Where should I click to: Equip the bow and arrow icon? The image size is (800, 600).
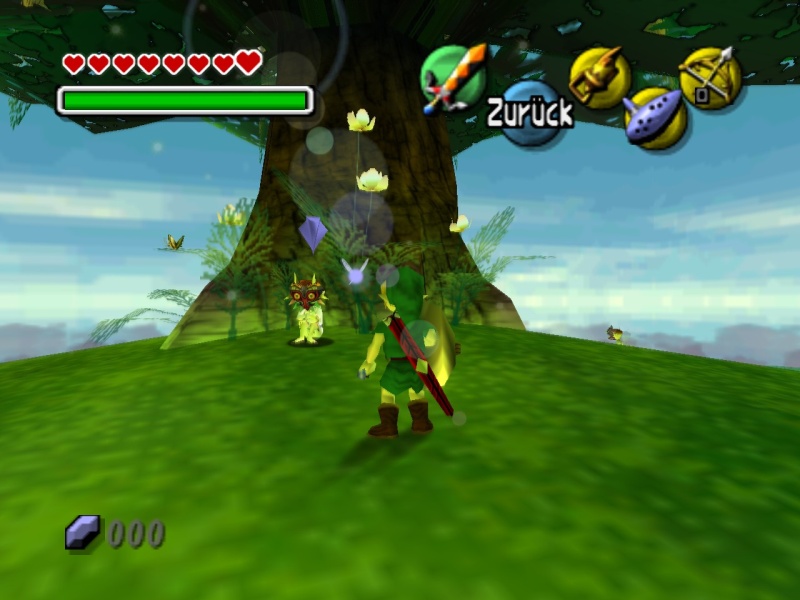tap(710, 77)
